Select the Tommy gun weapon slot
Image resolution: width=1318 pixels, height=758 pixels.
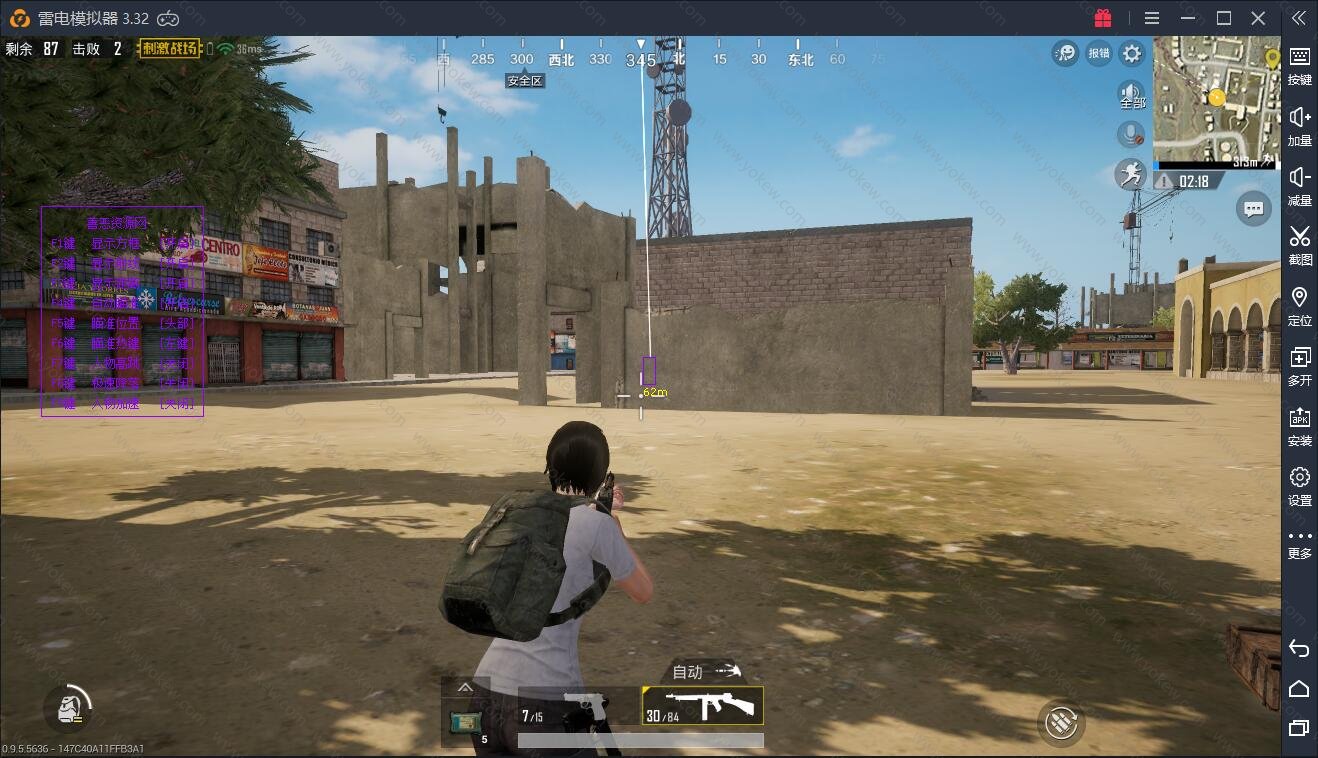(x=702, y=706)
